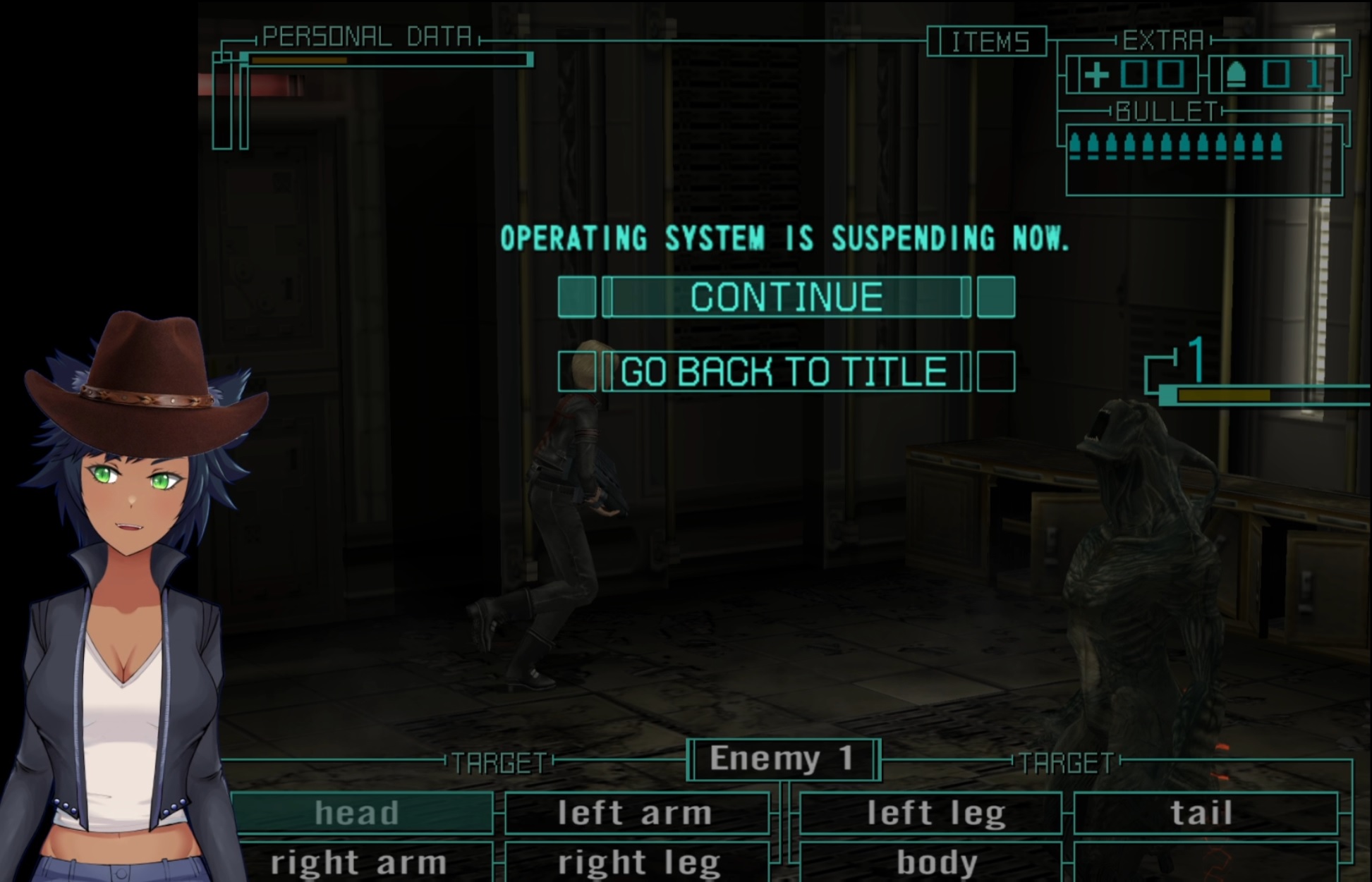Open the ITEMS panel

[987, 42]
